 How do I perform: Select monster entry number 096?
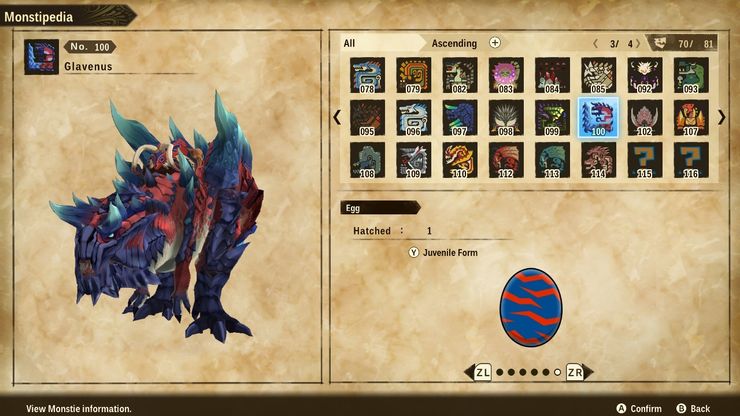tap(413, 117)
